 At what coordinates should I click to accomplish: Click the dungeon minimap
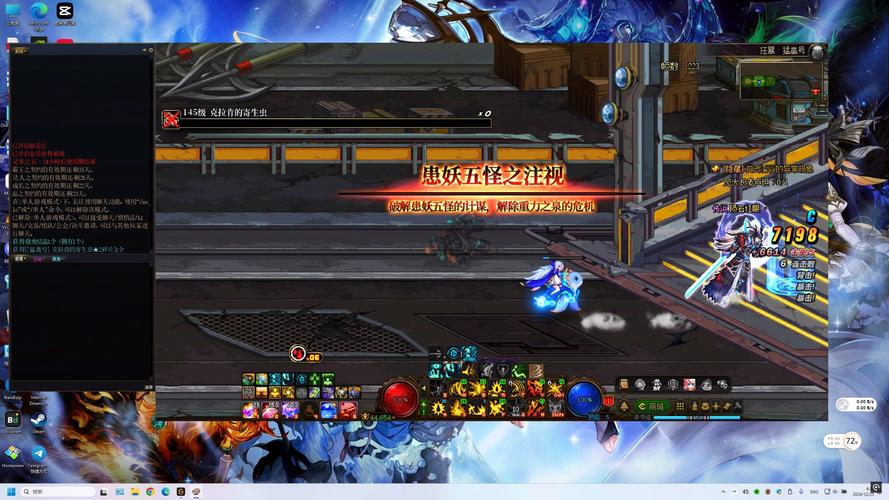pyautogui.click(x=782, y=80)
